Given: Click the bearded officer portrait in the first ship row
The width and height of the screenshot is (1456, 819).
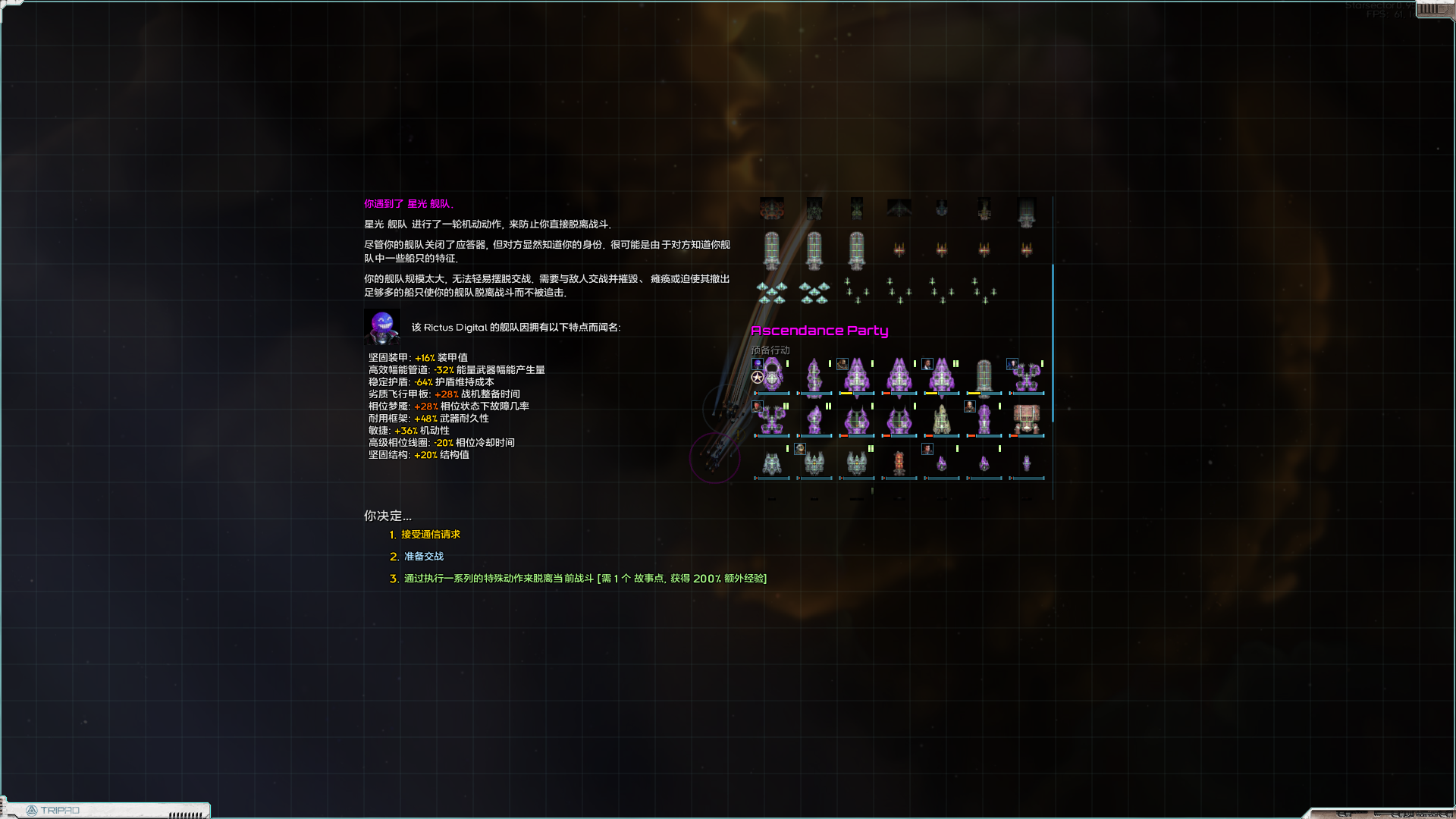Looking at the screenshot, I should (842, 364).
